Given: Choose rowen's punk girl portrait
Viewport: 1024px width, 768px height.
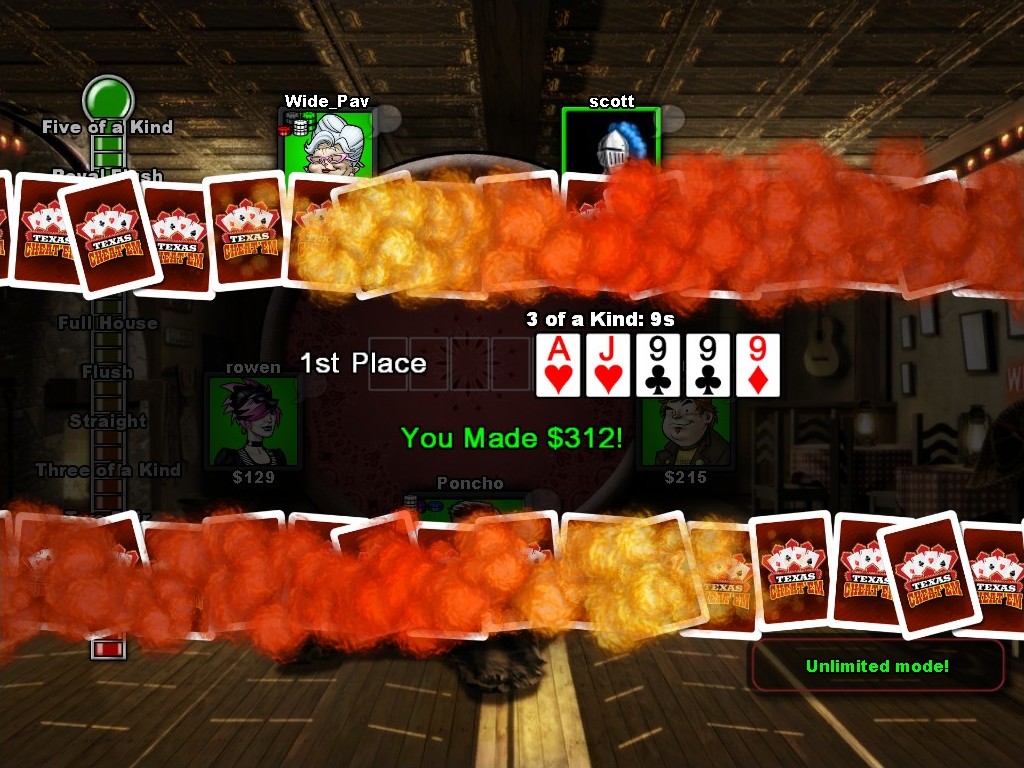Looking at the screenshot, I should (253, 422).
